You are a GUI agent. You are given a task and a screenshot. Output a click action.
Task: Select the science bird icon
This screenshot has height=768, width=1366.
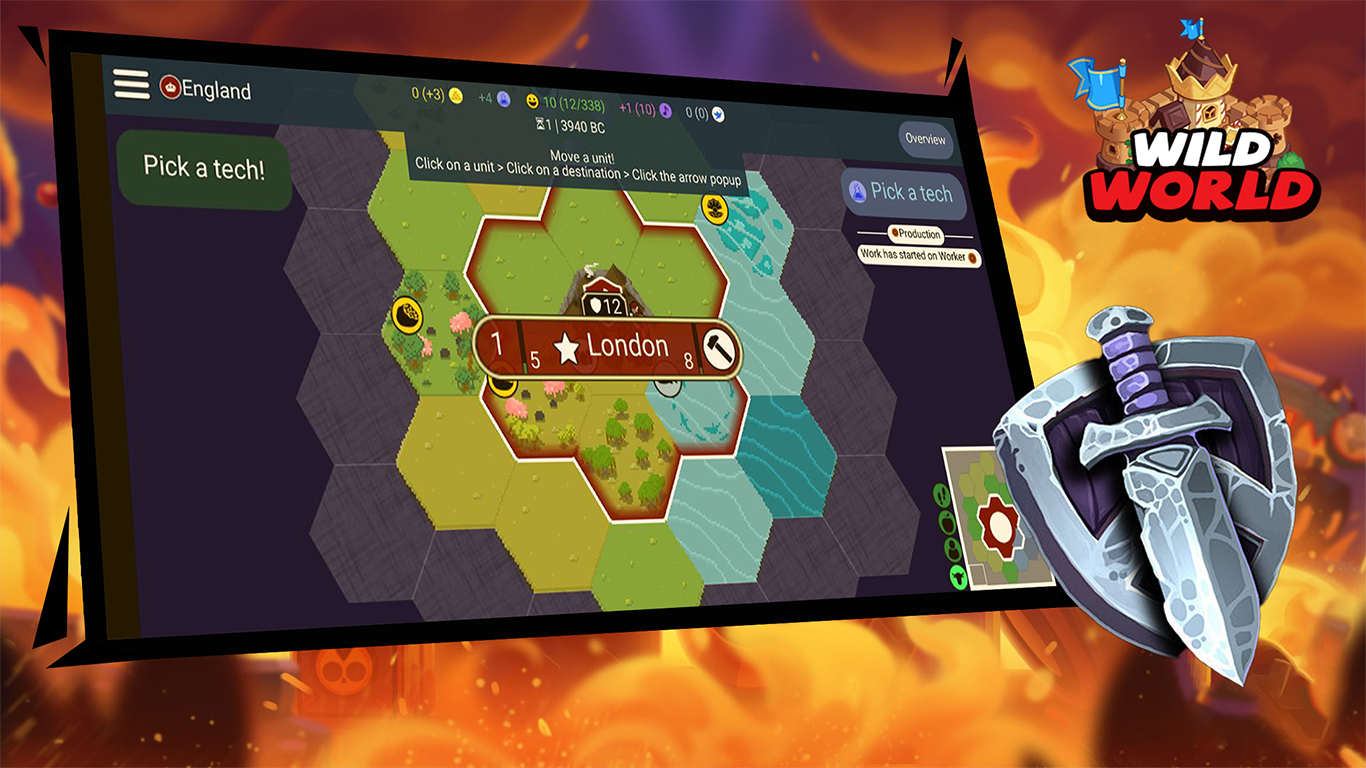click(719, 114)
